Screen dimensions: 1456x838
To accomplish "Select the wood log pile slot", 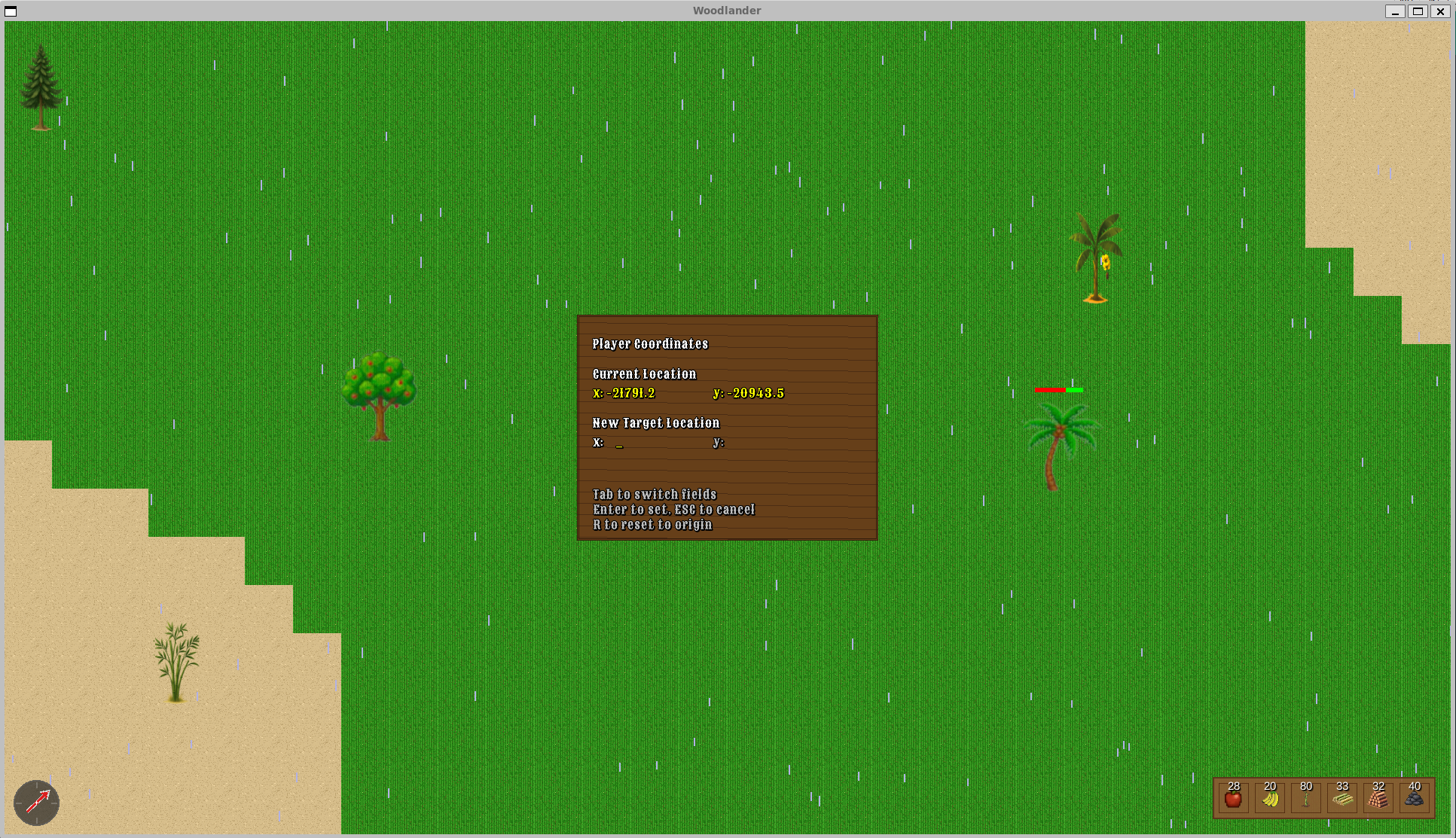I will pyautogui.click(x=1377, y=798).
